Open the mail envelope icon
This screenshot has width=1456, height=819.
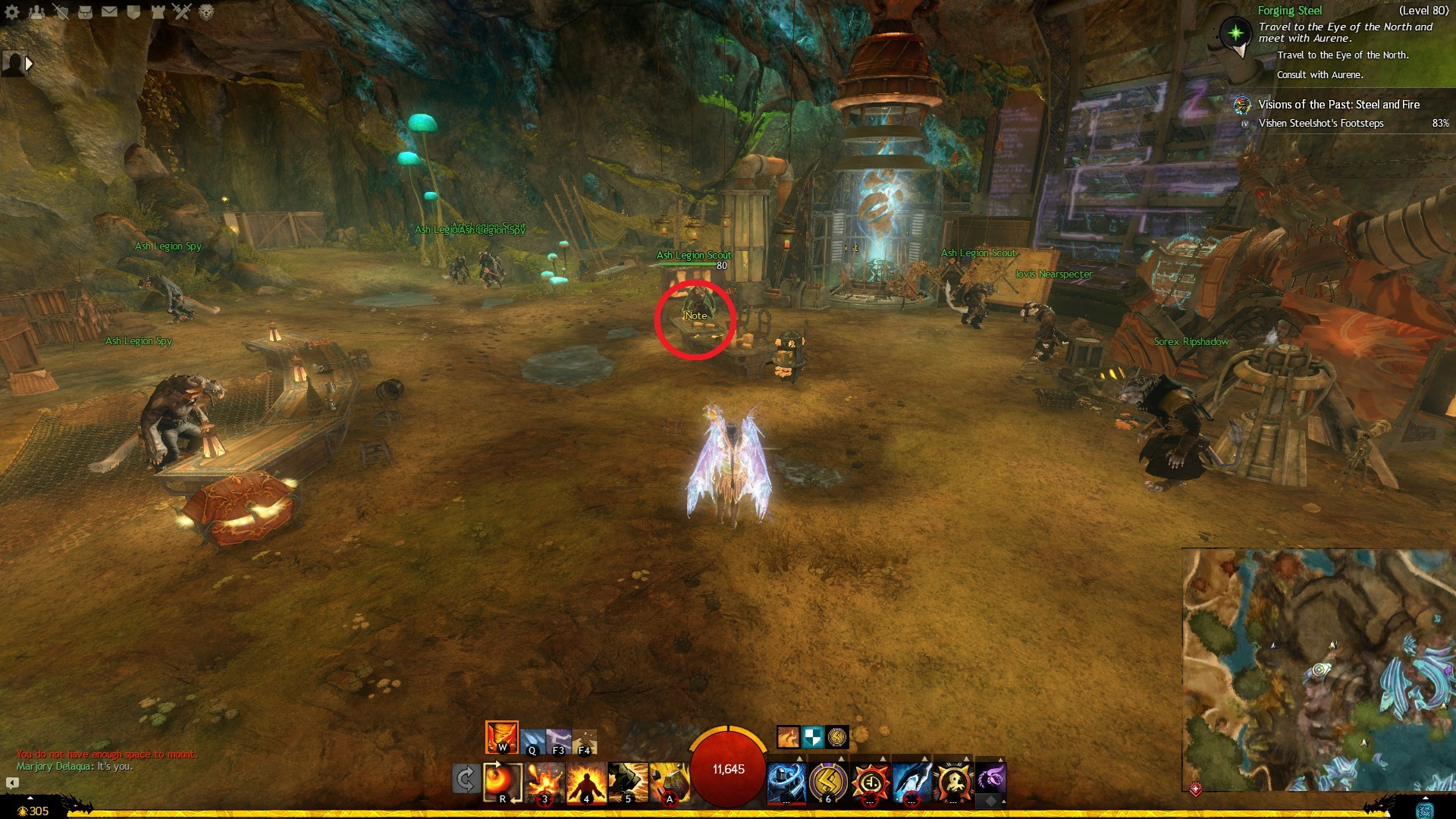click(x=109, y=11)
